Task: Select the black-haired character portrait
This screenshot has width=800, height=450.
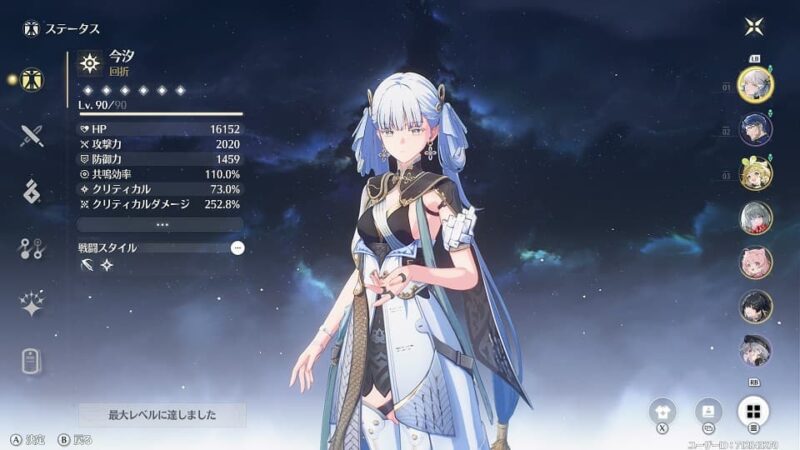Action: click(x=755, y=306)
